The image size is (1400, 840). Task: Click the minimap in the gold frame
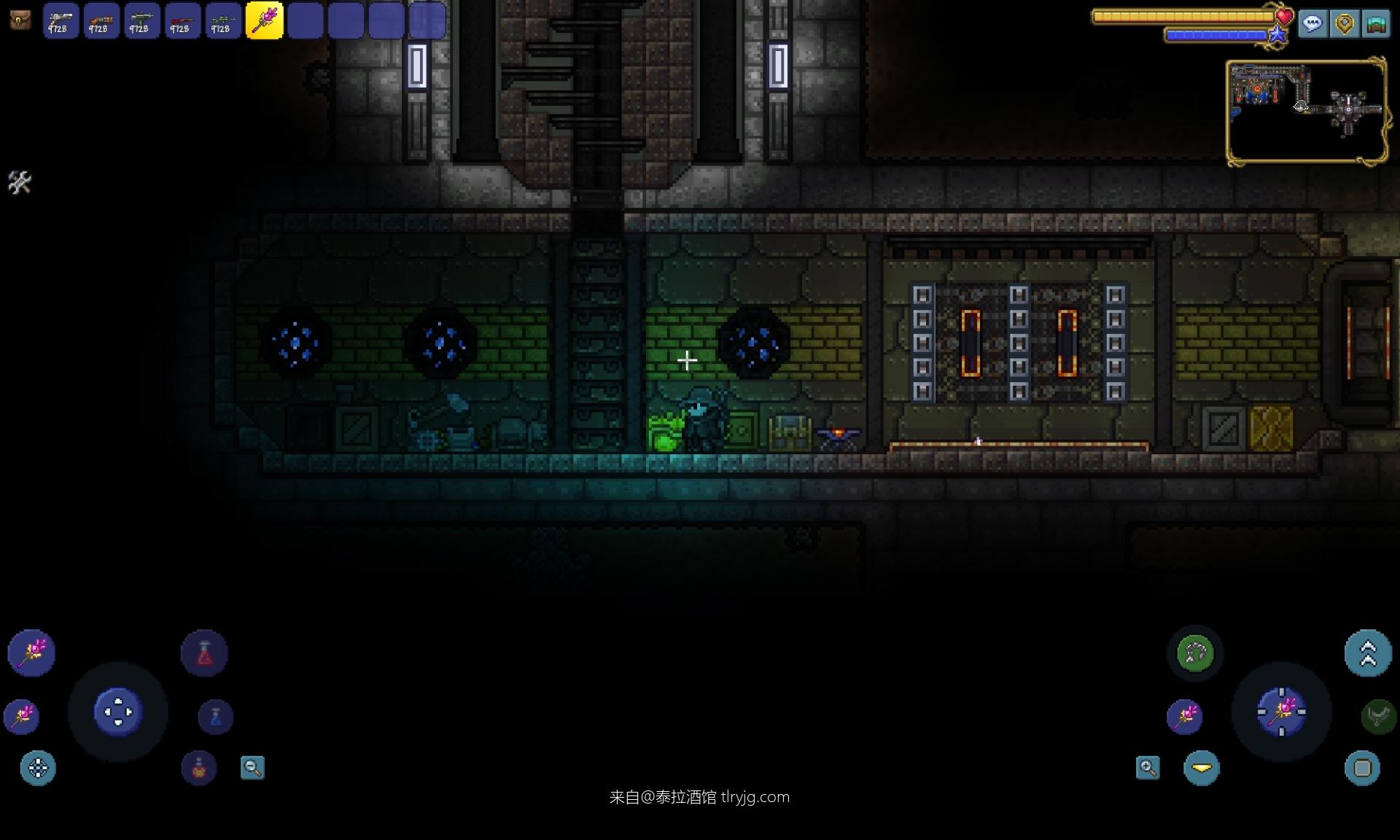pos(1305,111)
